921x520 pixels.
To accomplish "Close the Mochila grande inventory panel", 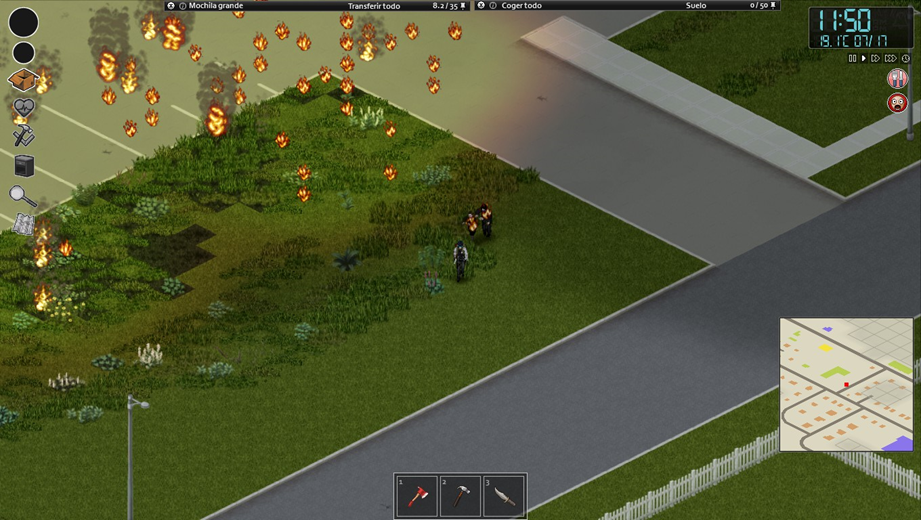I will (x=171, y=6).
